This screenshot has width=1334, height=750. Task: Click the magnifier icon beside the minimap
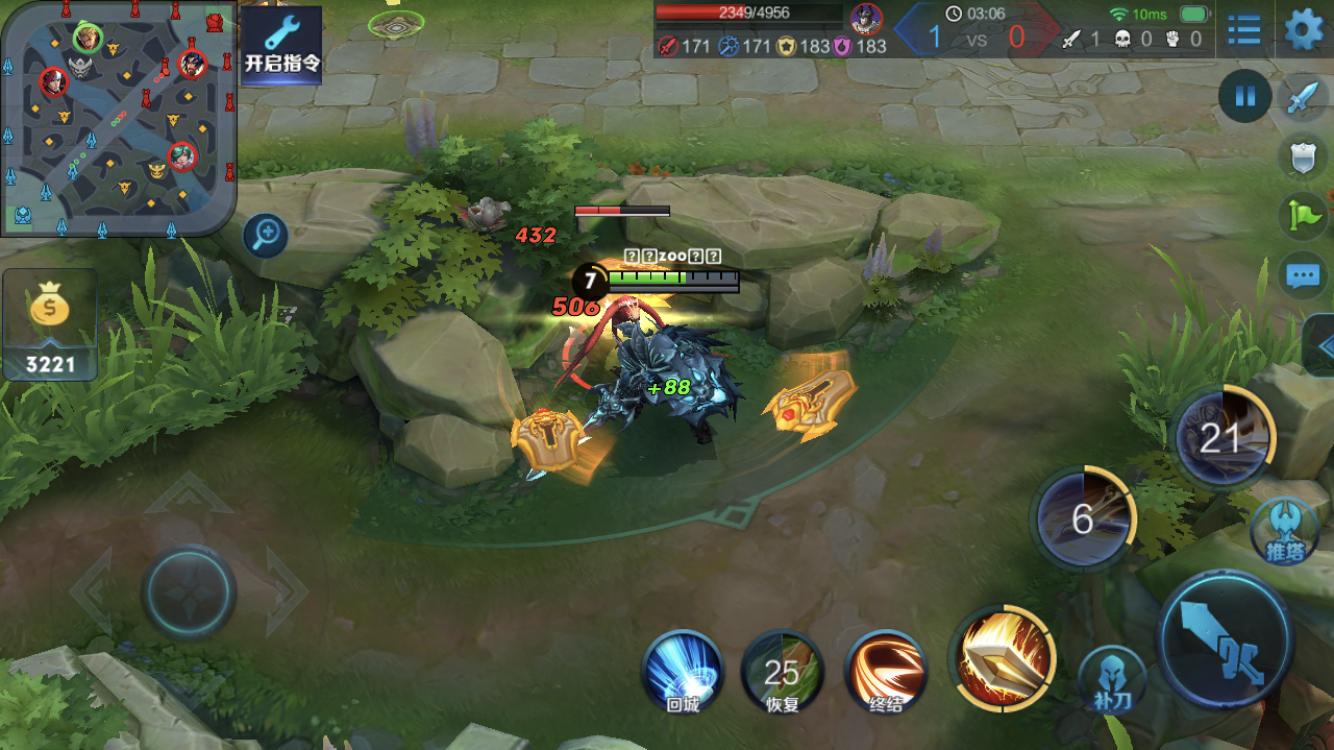[x=266, y=236]
